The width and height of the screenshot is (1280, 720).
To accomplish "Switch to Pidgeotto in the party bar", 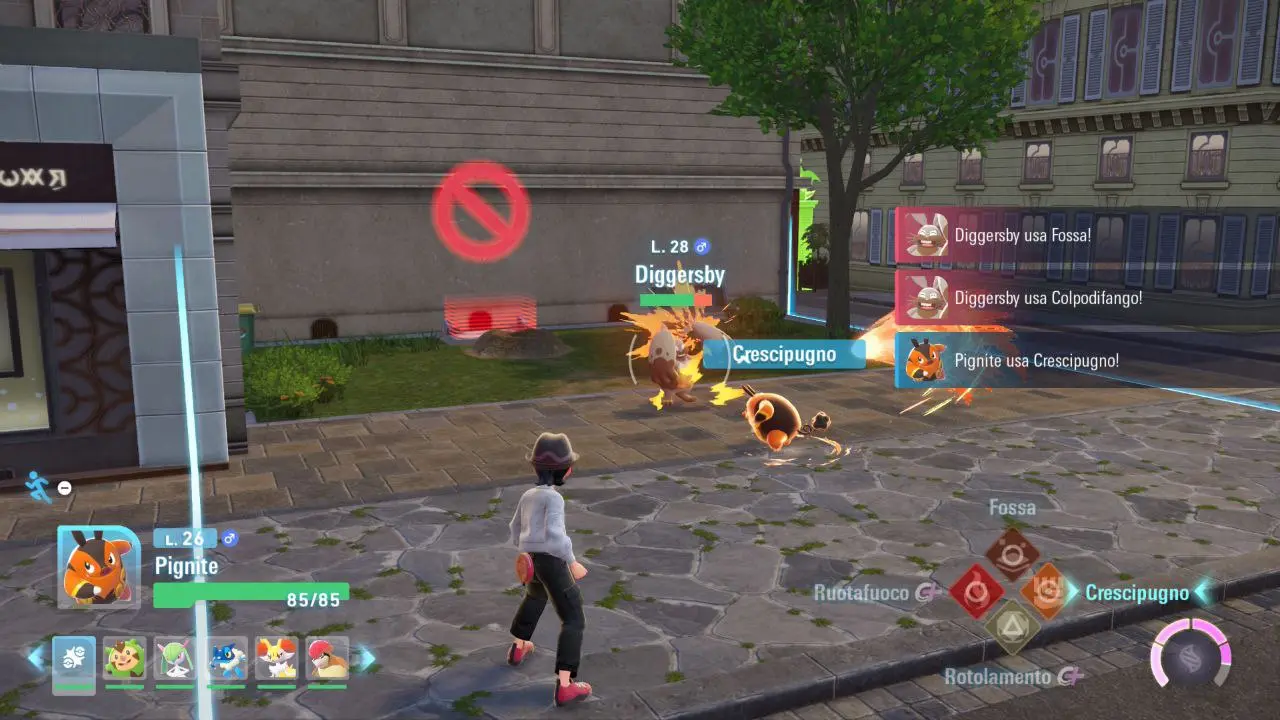I will 327,660.
